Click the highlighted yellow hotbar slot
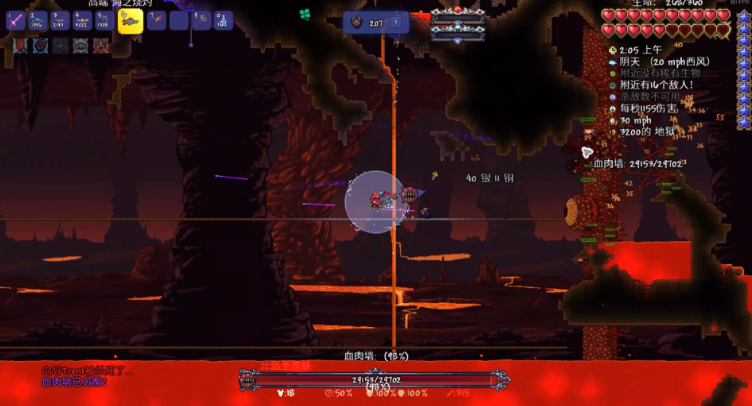 [128, 21]
